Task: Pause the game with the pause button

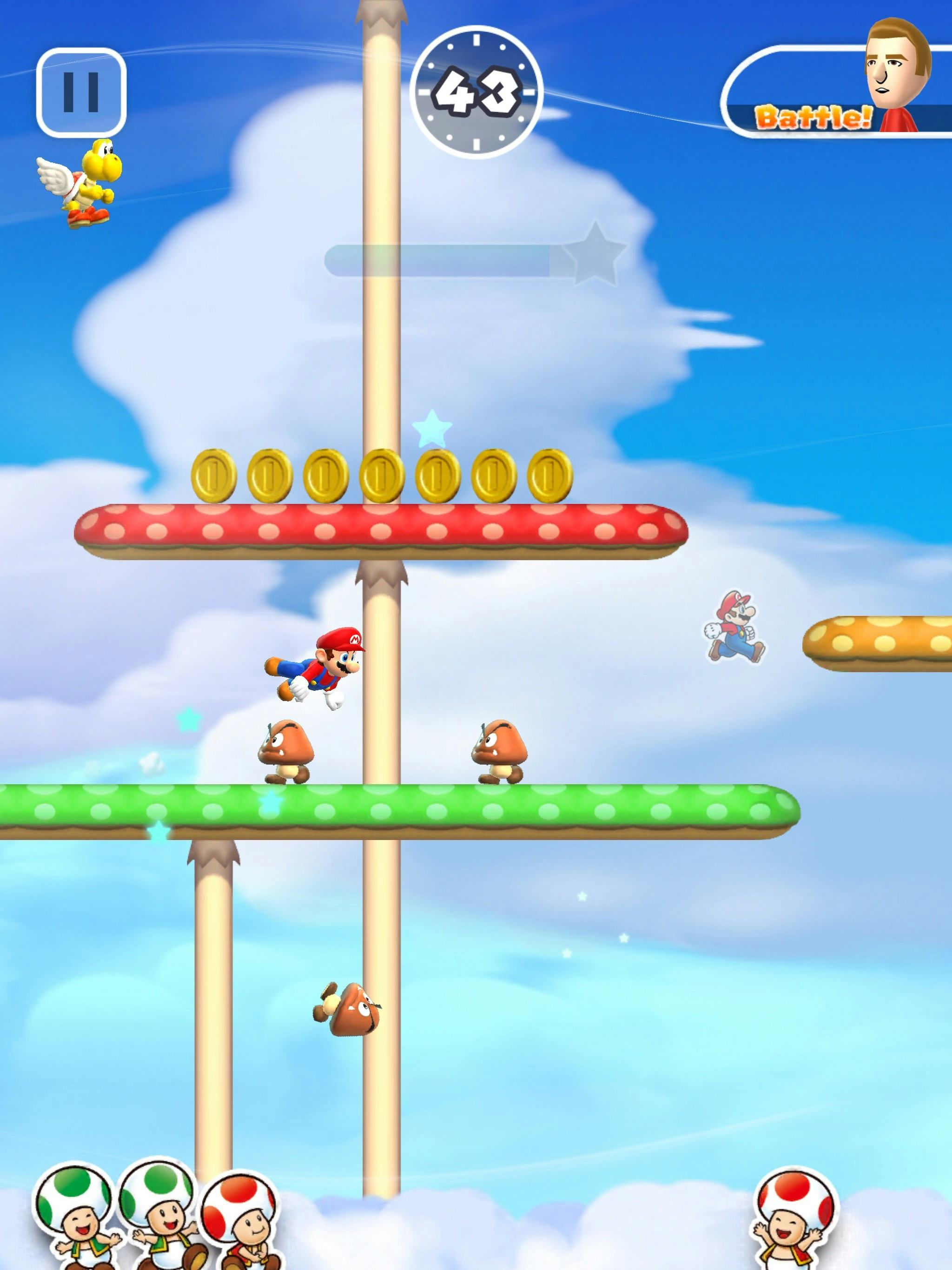Action: (x=81, y=93)
